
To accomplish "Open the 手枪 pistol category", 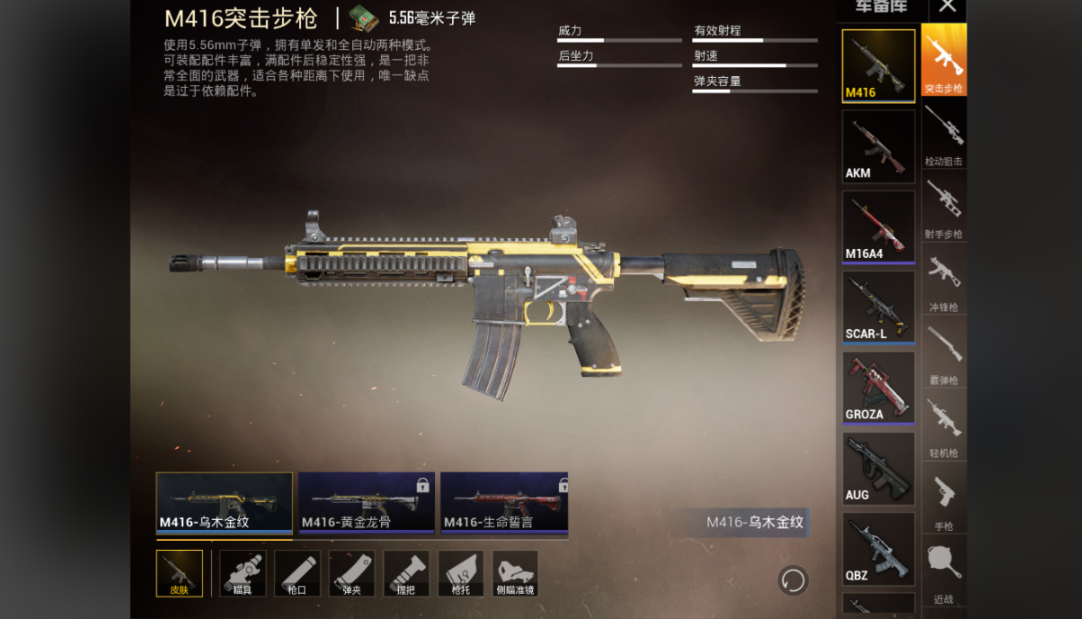I will (943, 499).
